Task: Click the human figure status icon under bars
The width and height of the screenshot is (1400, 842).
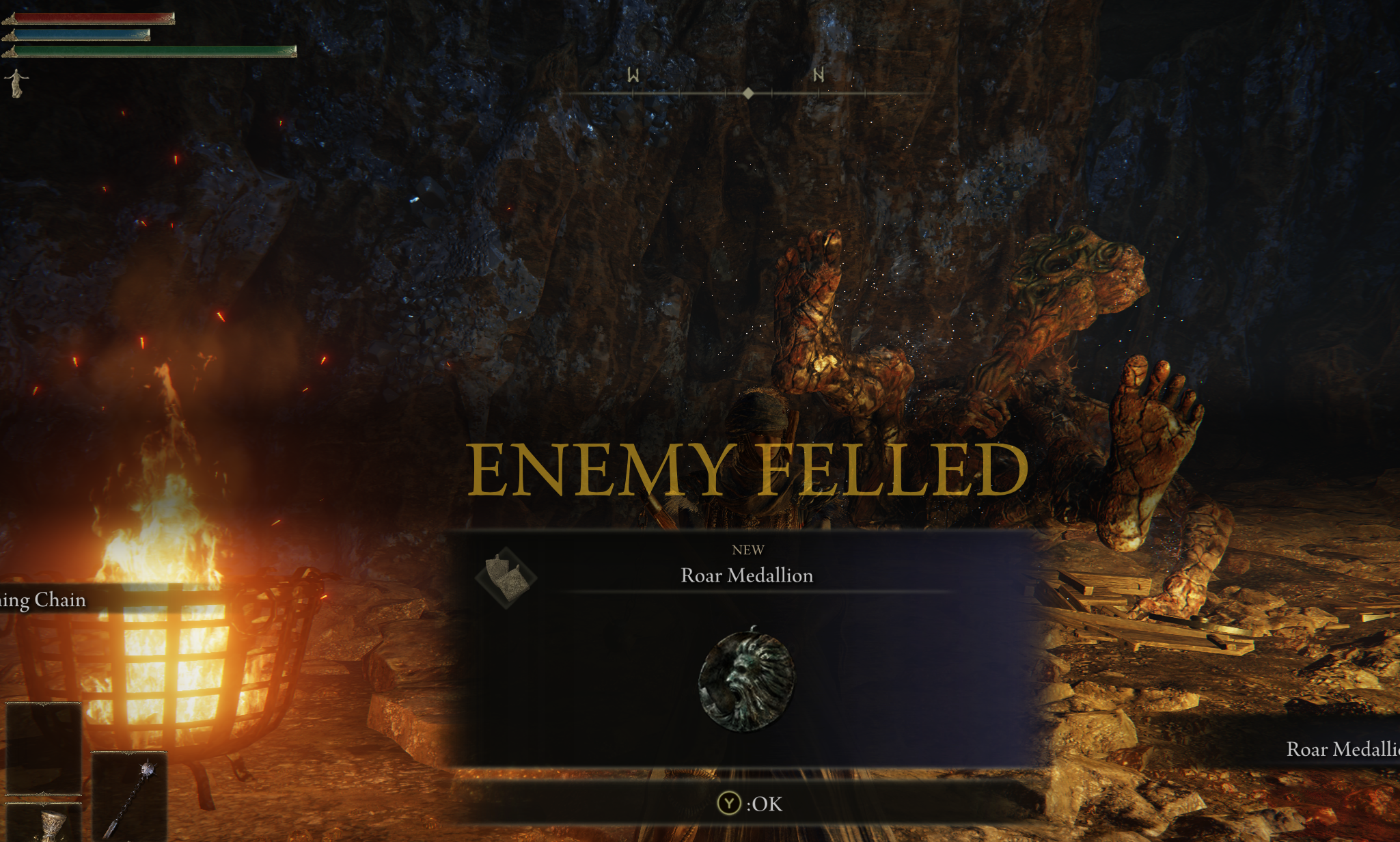Action: (18, 81)
